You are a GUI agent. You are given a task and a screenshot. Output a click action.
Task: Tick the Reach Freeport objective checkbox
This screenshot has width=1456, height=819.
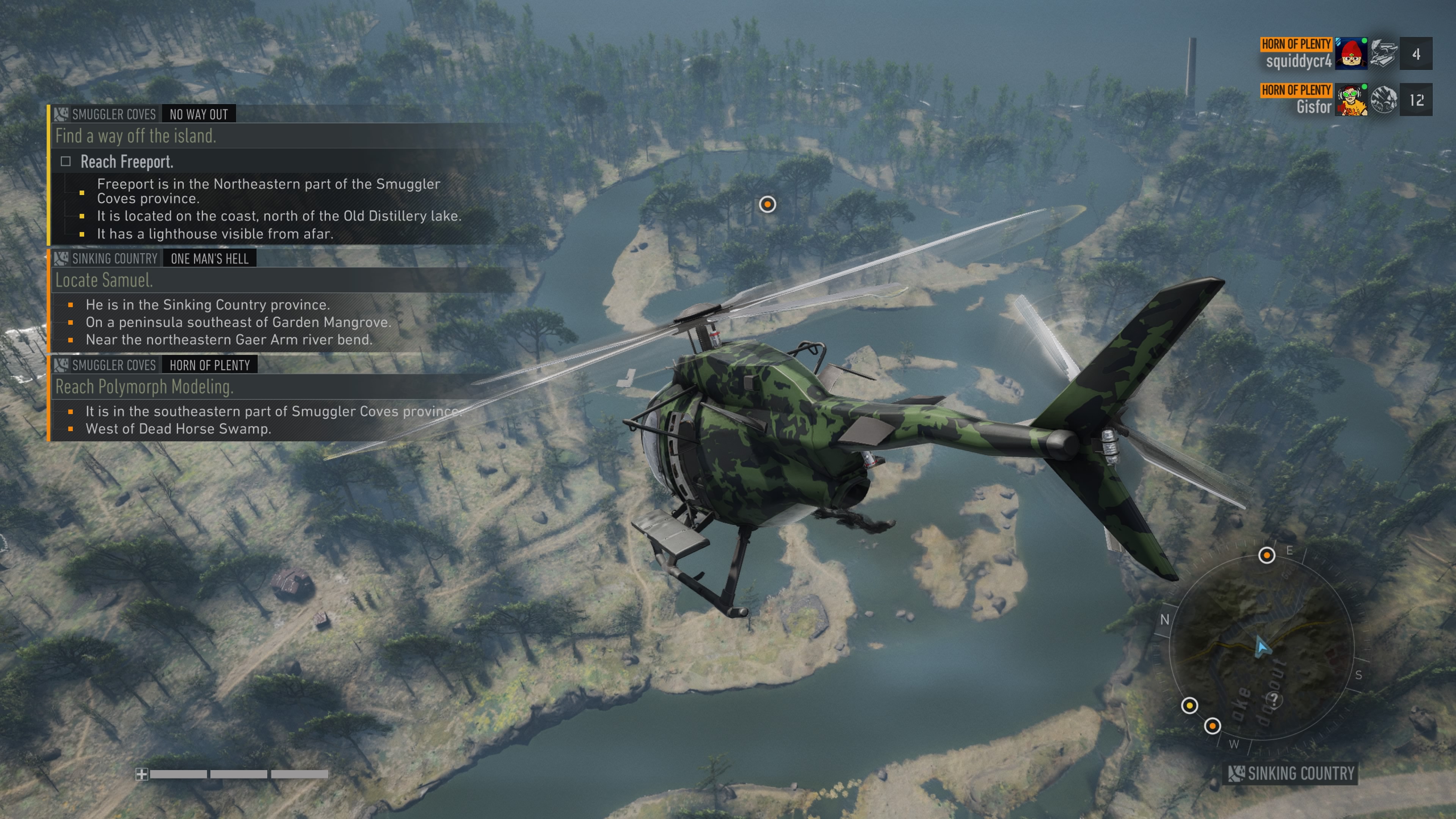point(66,162)
